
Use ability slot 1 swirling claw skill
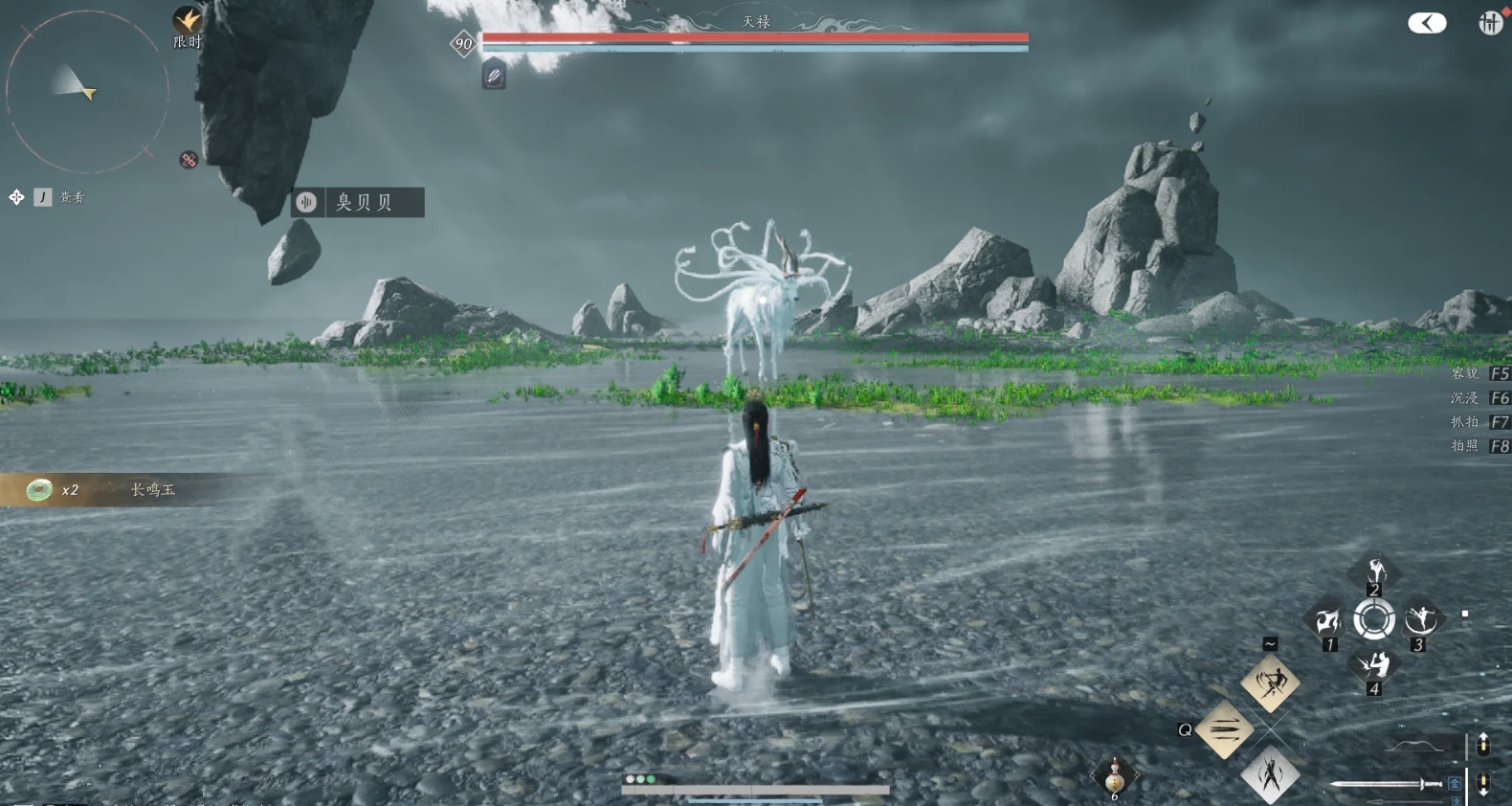coord(1327,621)
